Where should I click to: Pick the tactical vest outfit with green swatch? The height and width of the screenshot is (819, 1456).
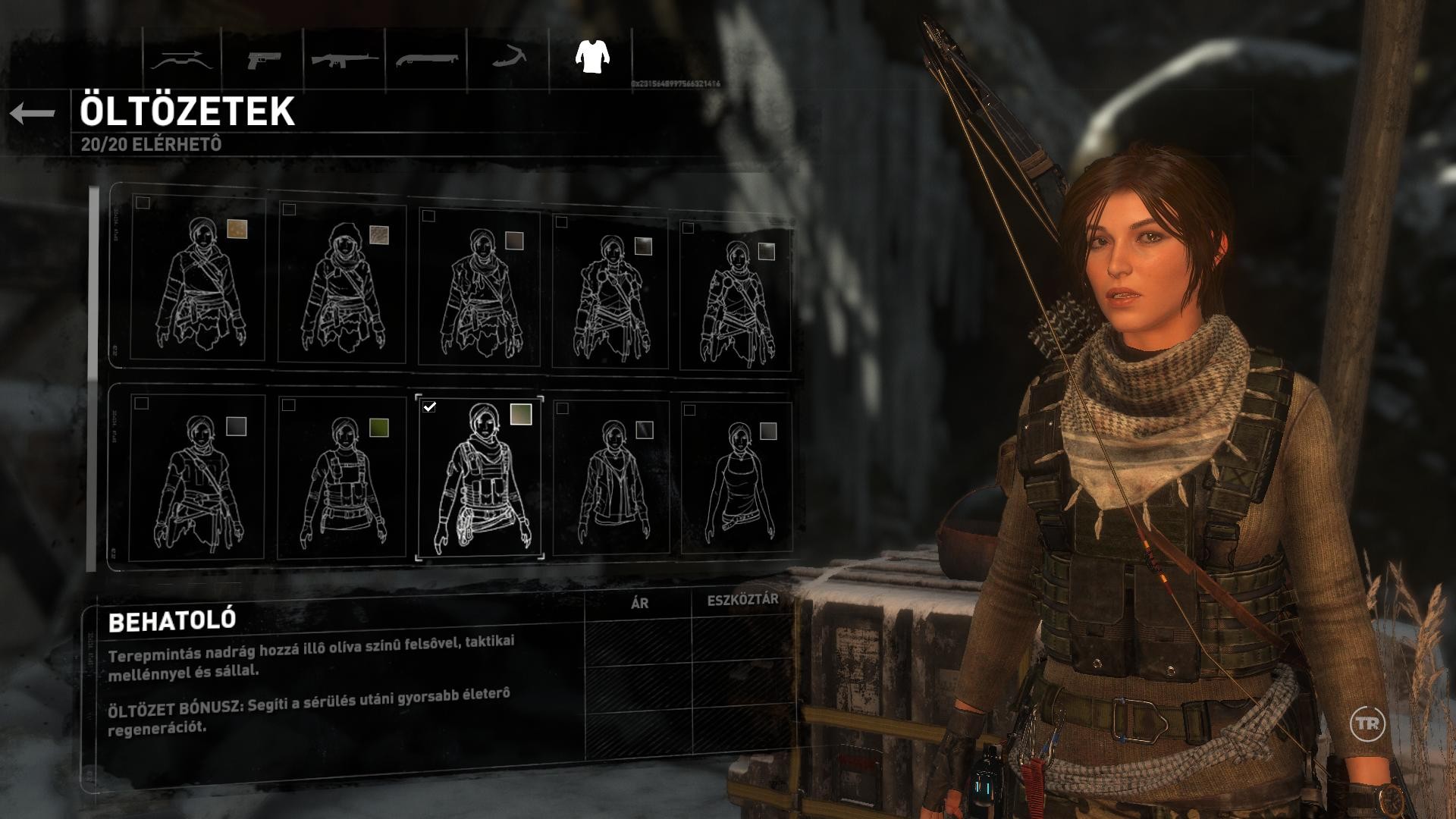[341, 479]
